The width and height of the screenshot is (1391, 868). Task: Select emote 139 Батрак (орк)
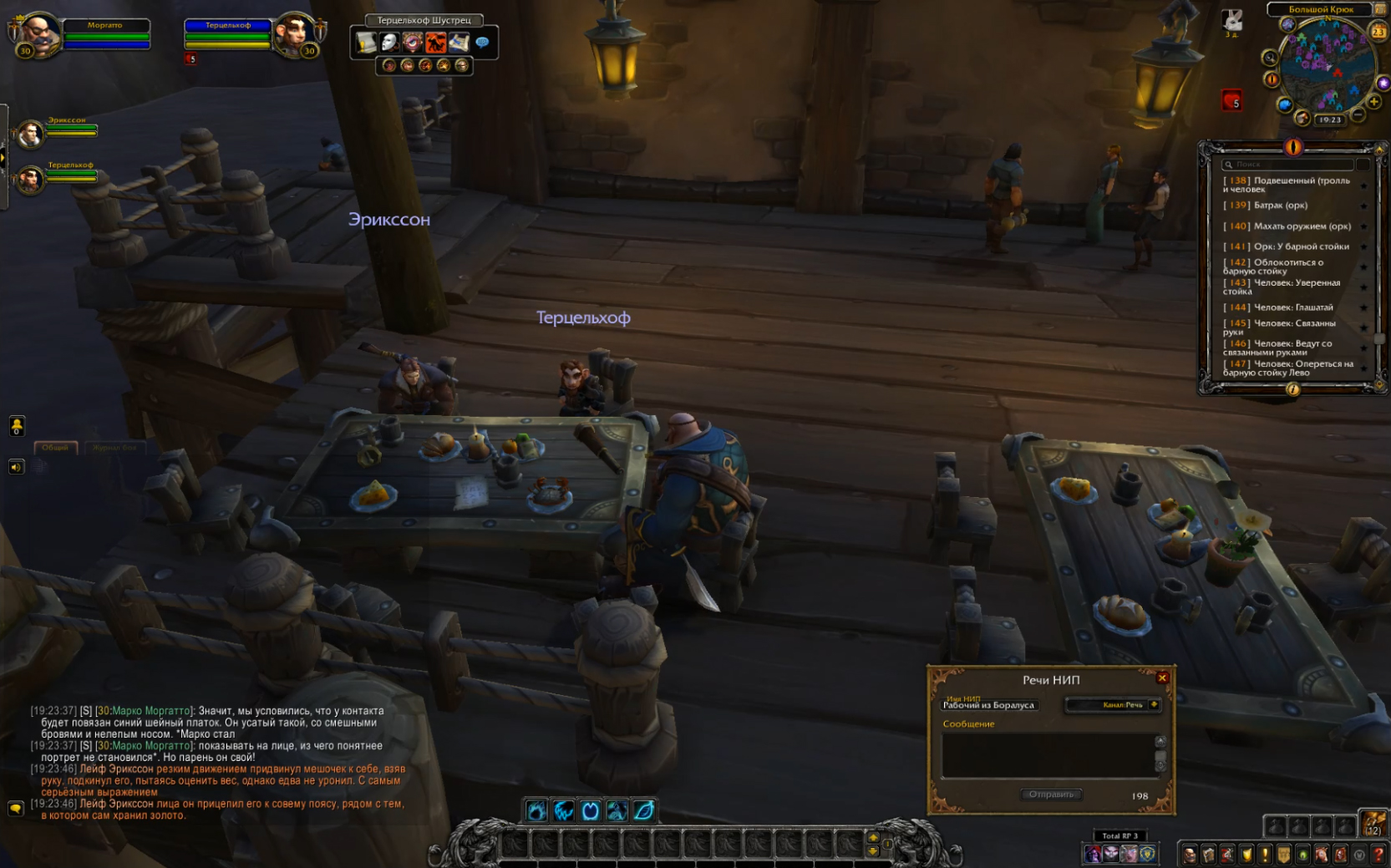click(1280, 206)
